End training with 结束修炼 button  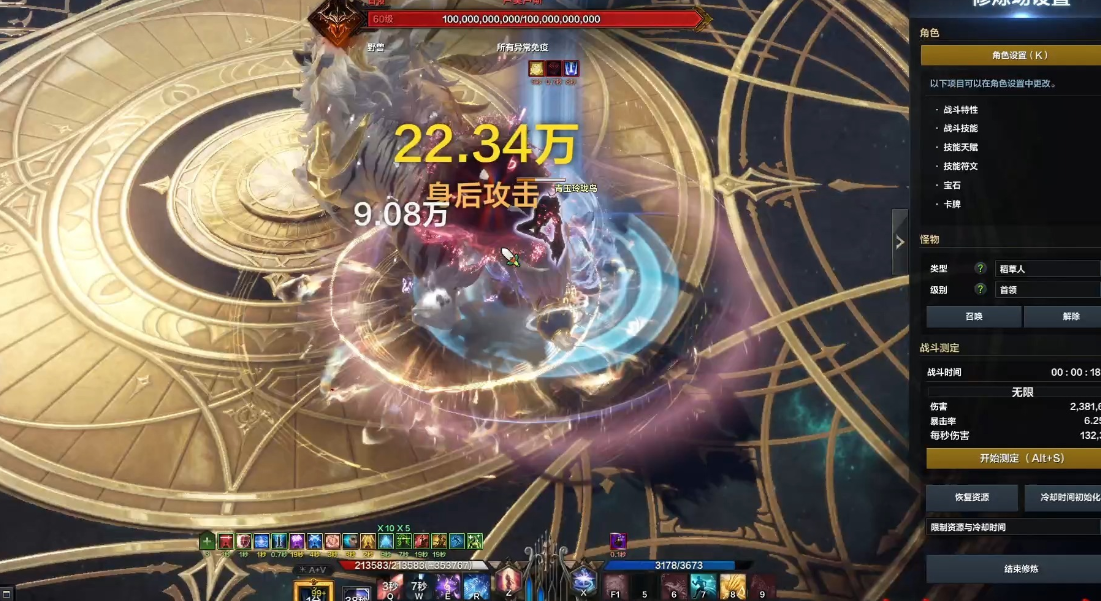(1012, 569)
